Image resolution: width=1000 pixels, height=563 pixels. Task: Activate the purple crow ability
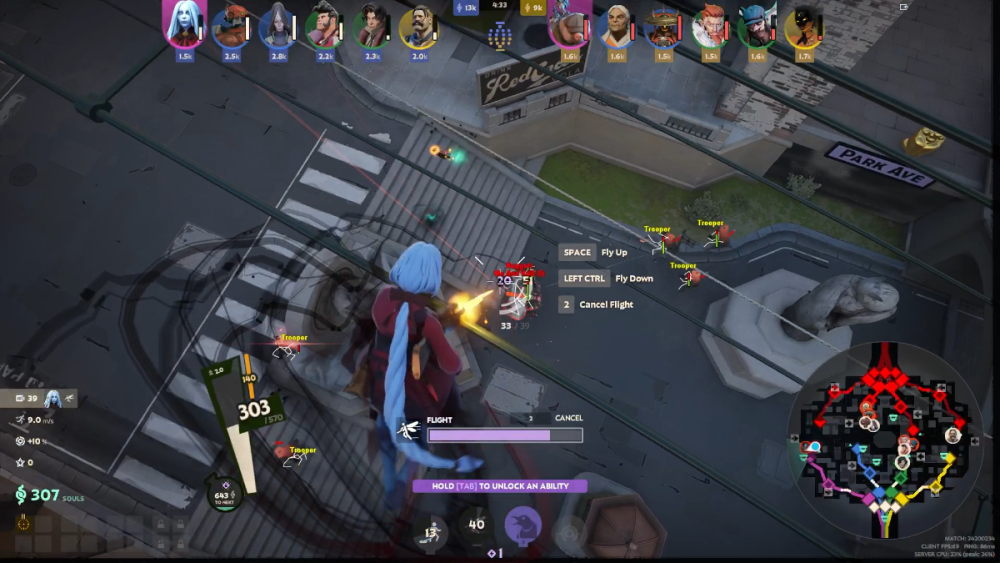(522, 525)
